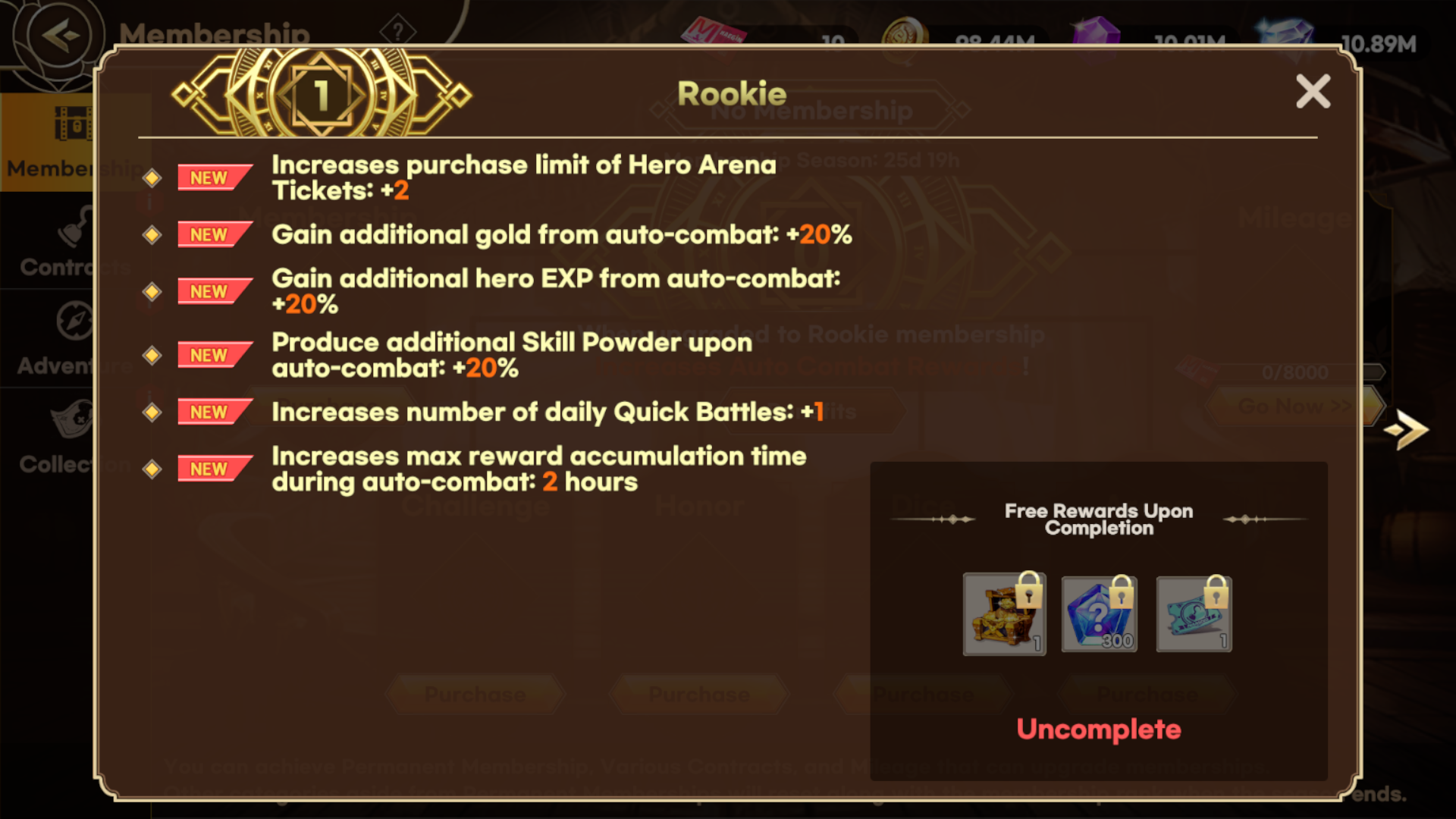Select the locked treasure chest reward
Viewport: 1456px width, 819px height.
[1004, 614]
